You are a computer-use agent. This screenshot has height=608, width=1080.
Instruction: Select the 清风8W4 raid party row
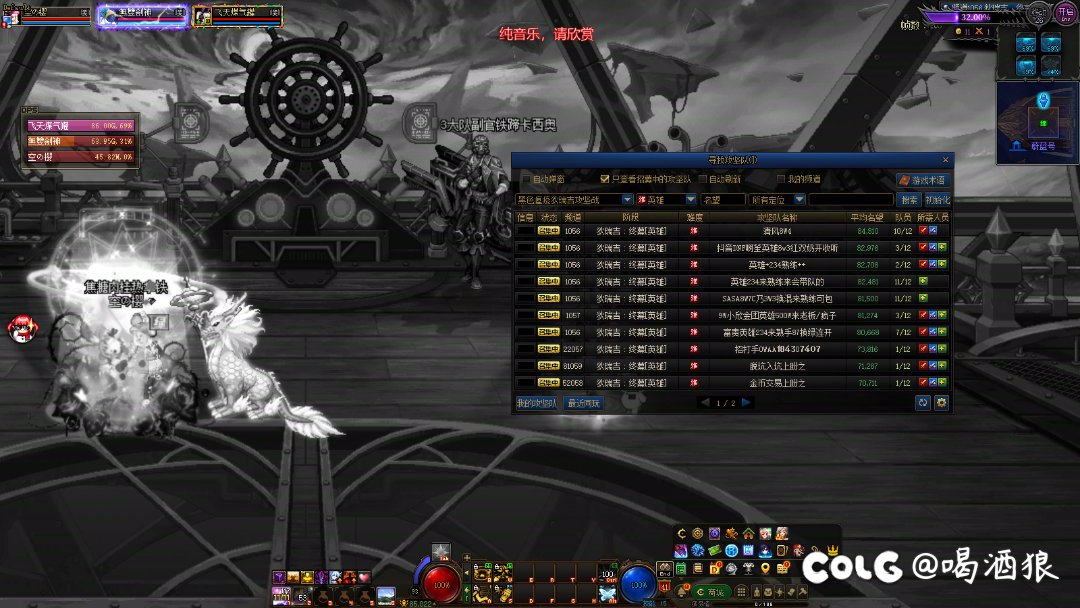pos(732,231)
